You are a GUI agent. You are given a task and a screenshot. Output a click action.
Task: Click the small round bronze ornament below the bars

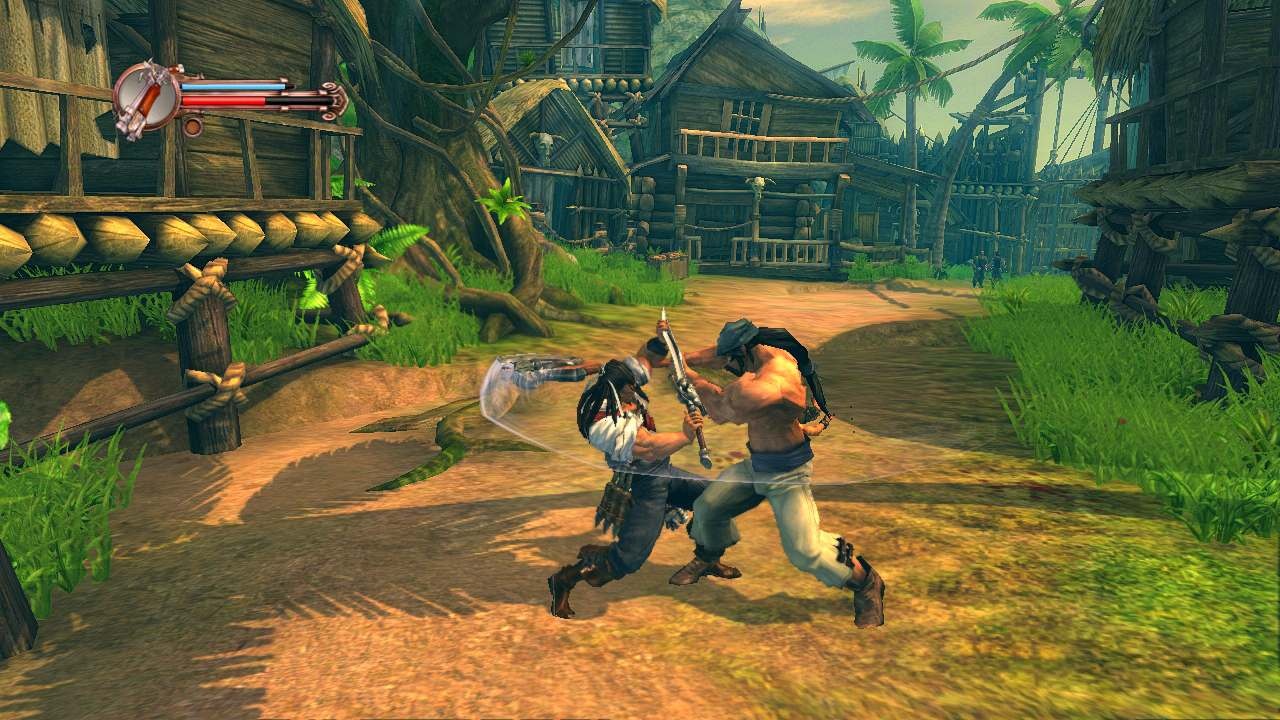[x=192, y=127]
